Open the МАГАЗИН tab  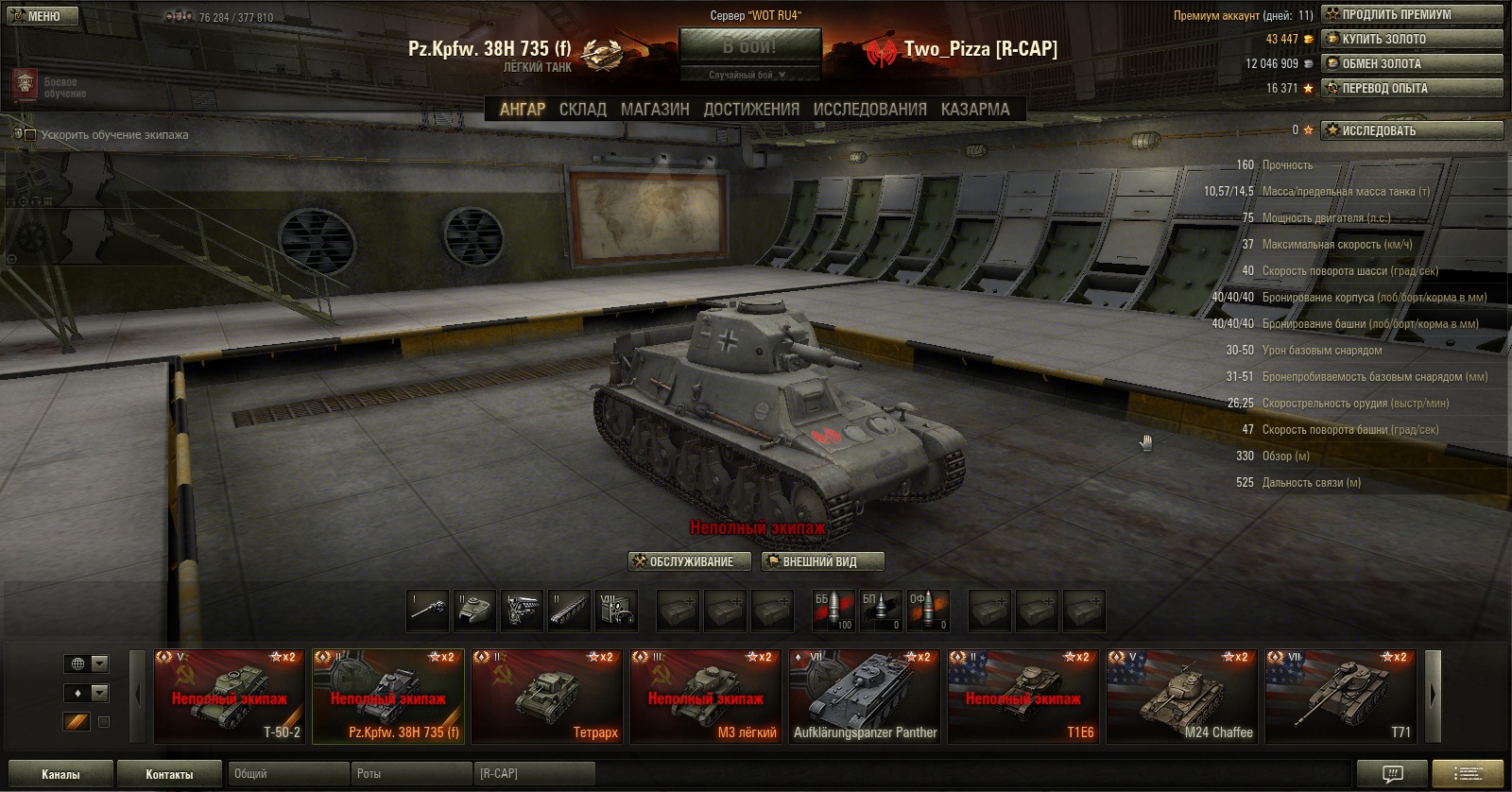pos(655,110)
